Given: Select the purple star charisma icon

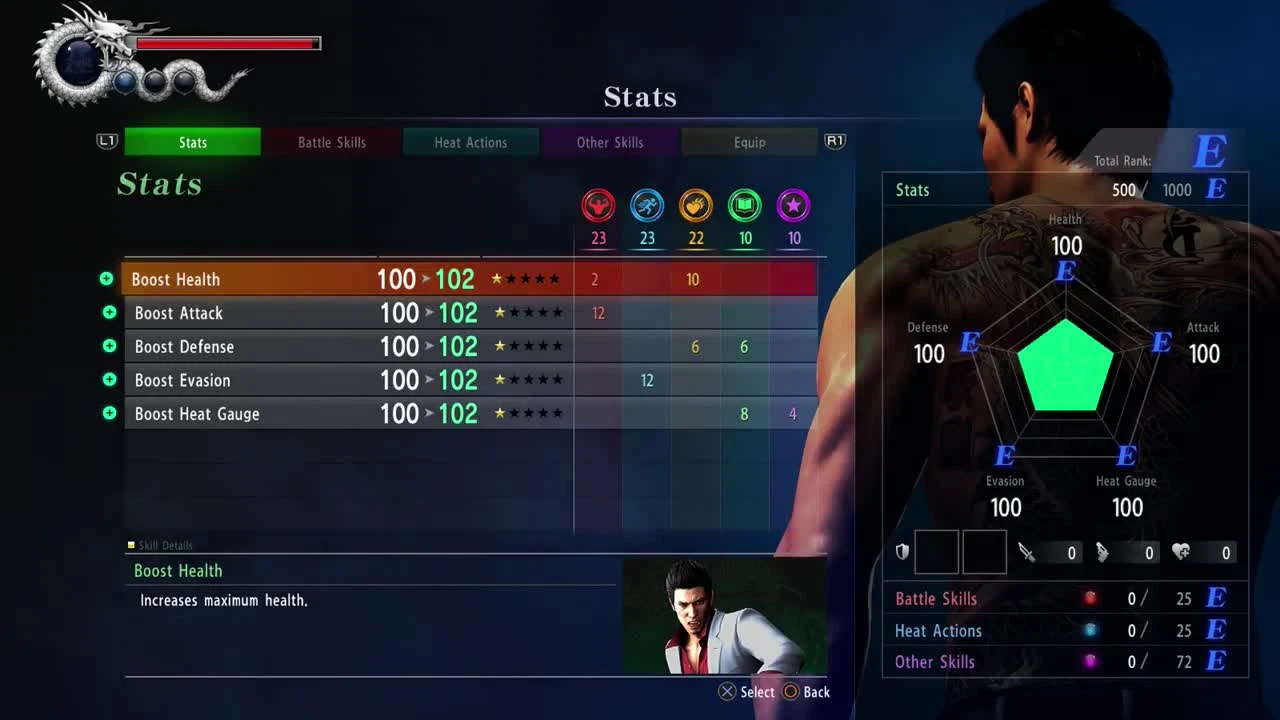Looking at the screenshot, I should [x=793, y=206].
